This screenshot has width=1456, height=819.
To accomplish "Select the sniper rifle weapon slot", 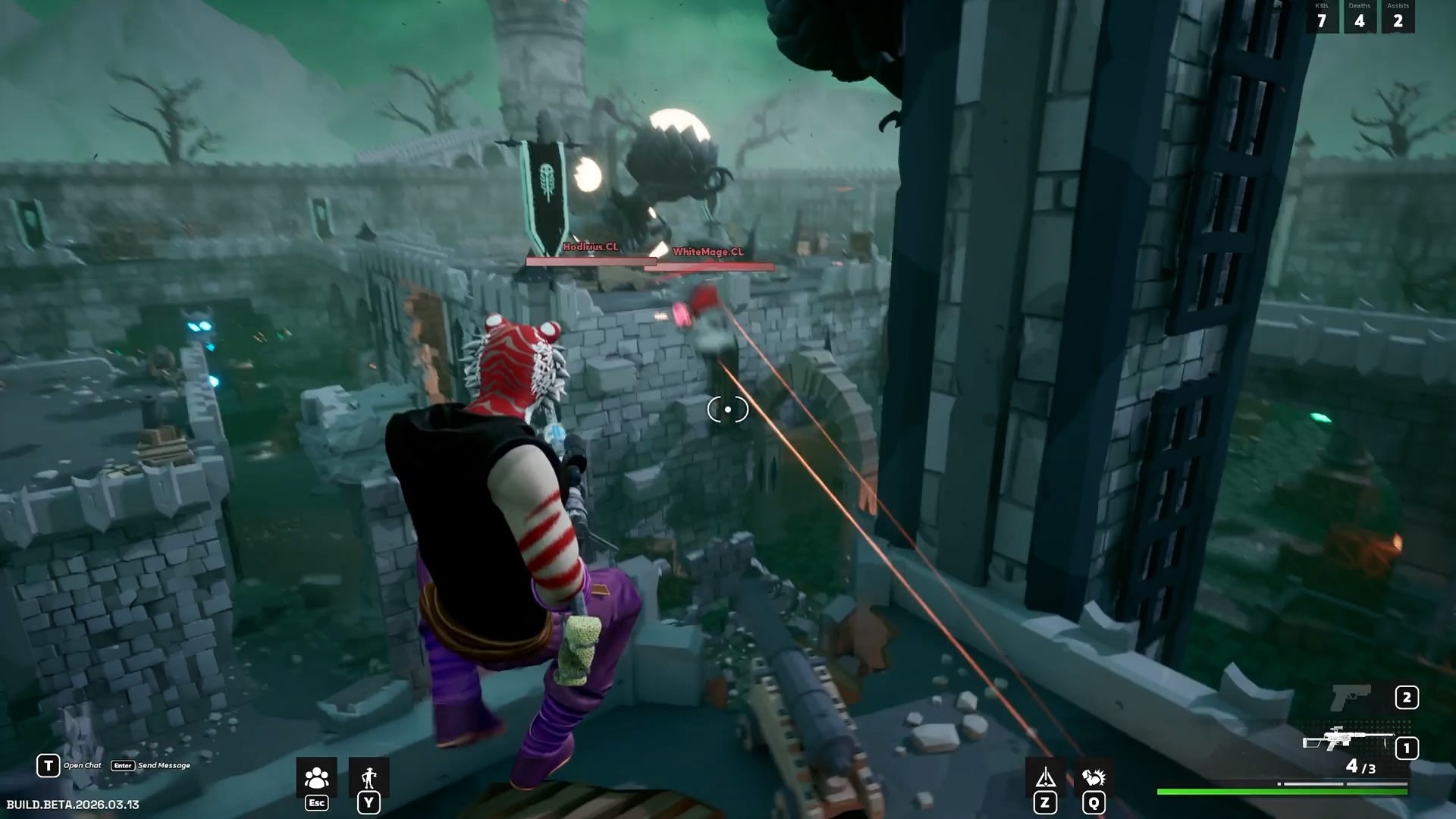I will point(1348,739).
